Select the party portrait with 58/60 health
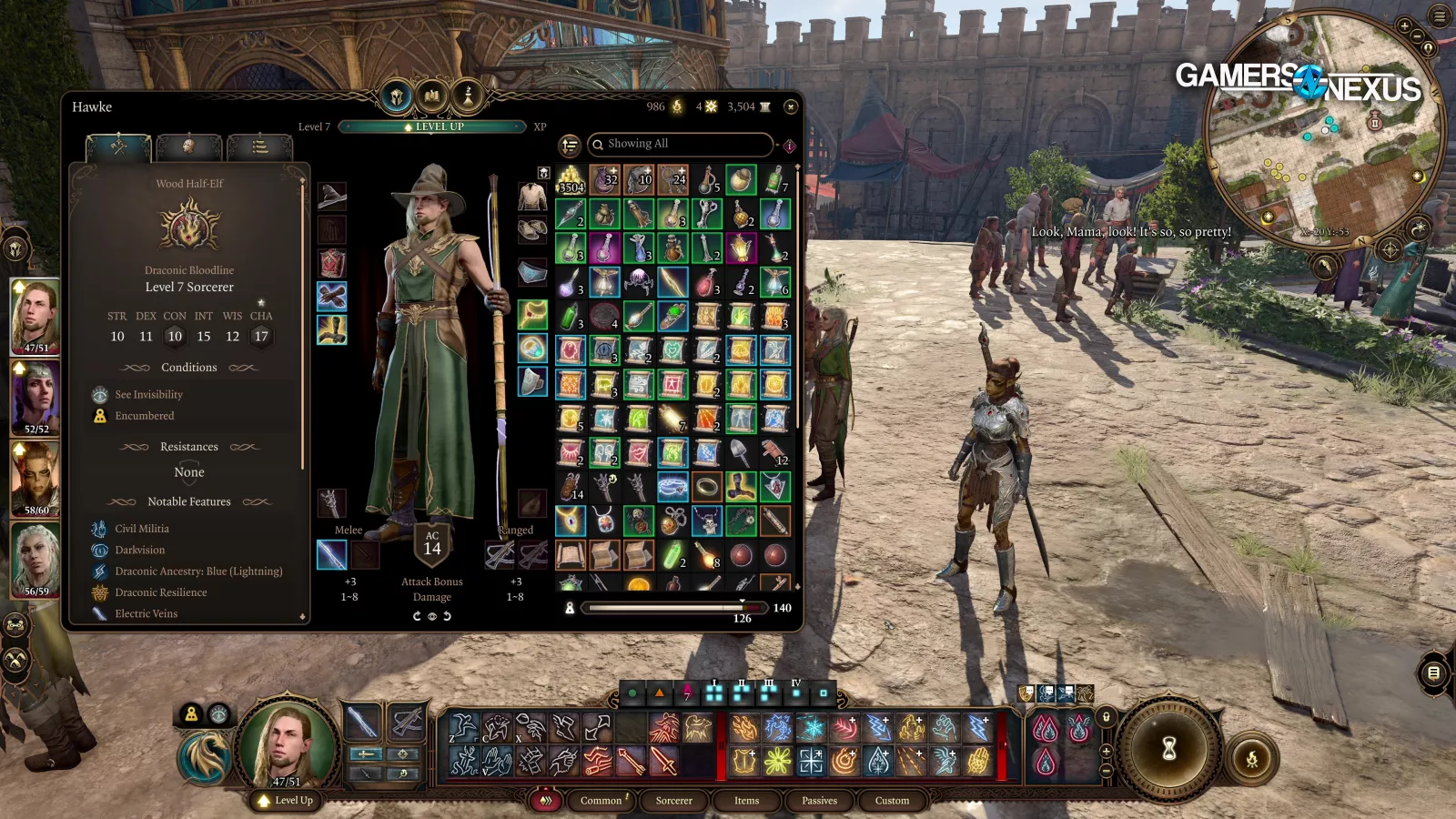The image size is (1456, 819). click(35, 479)
